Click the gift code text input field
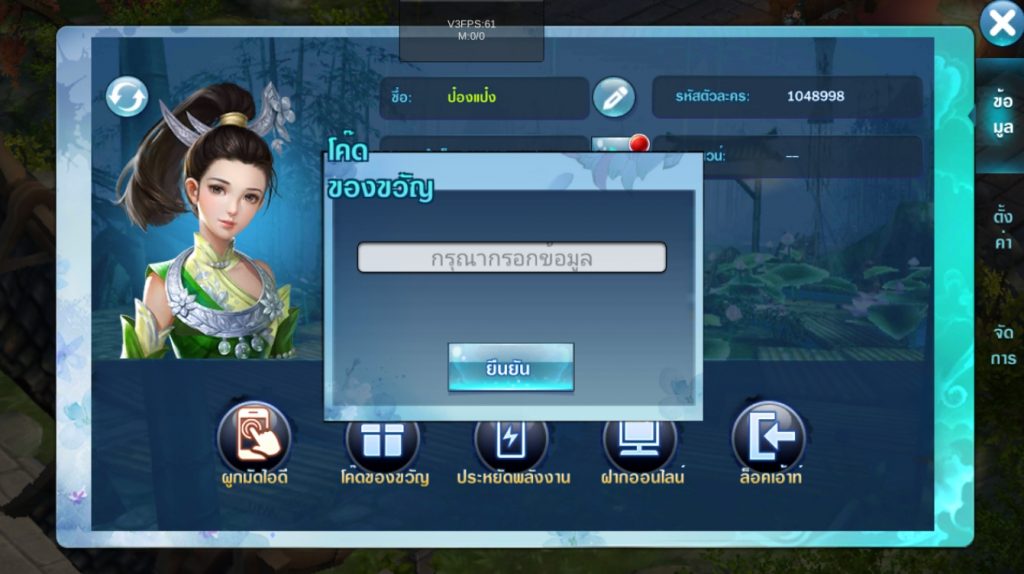1024x574 pixels. click(511, 258)
